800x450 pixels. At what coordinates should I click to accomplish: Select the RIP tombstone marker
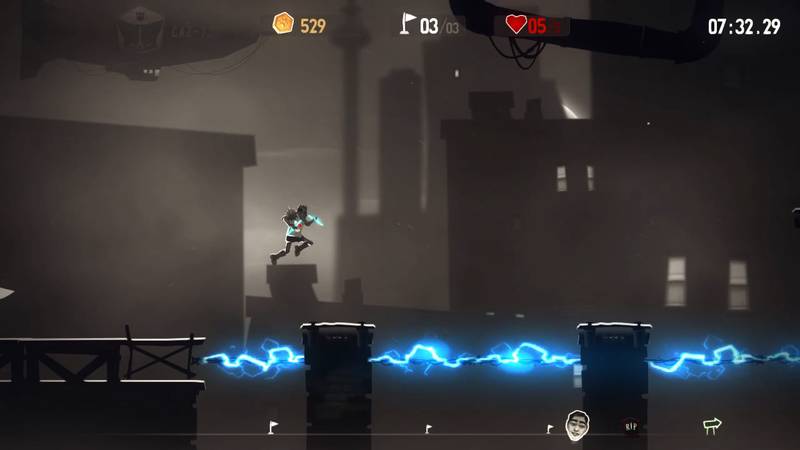pos(630,425)
